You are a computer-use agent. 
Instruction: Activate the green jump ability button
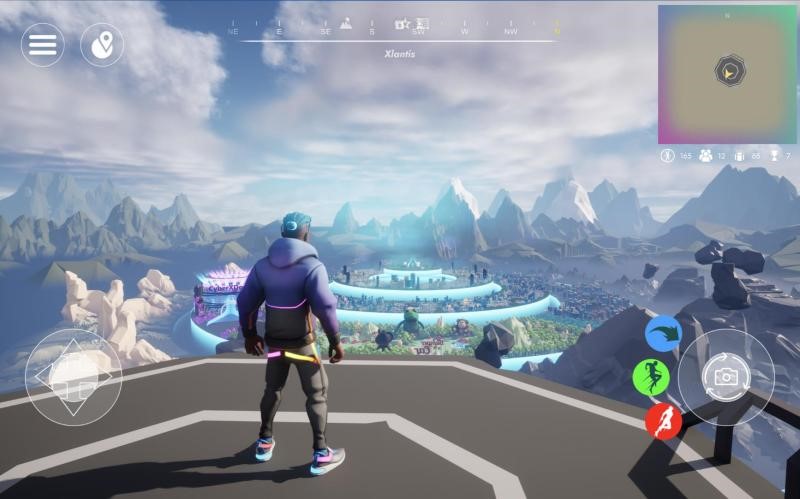point(651,377)
